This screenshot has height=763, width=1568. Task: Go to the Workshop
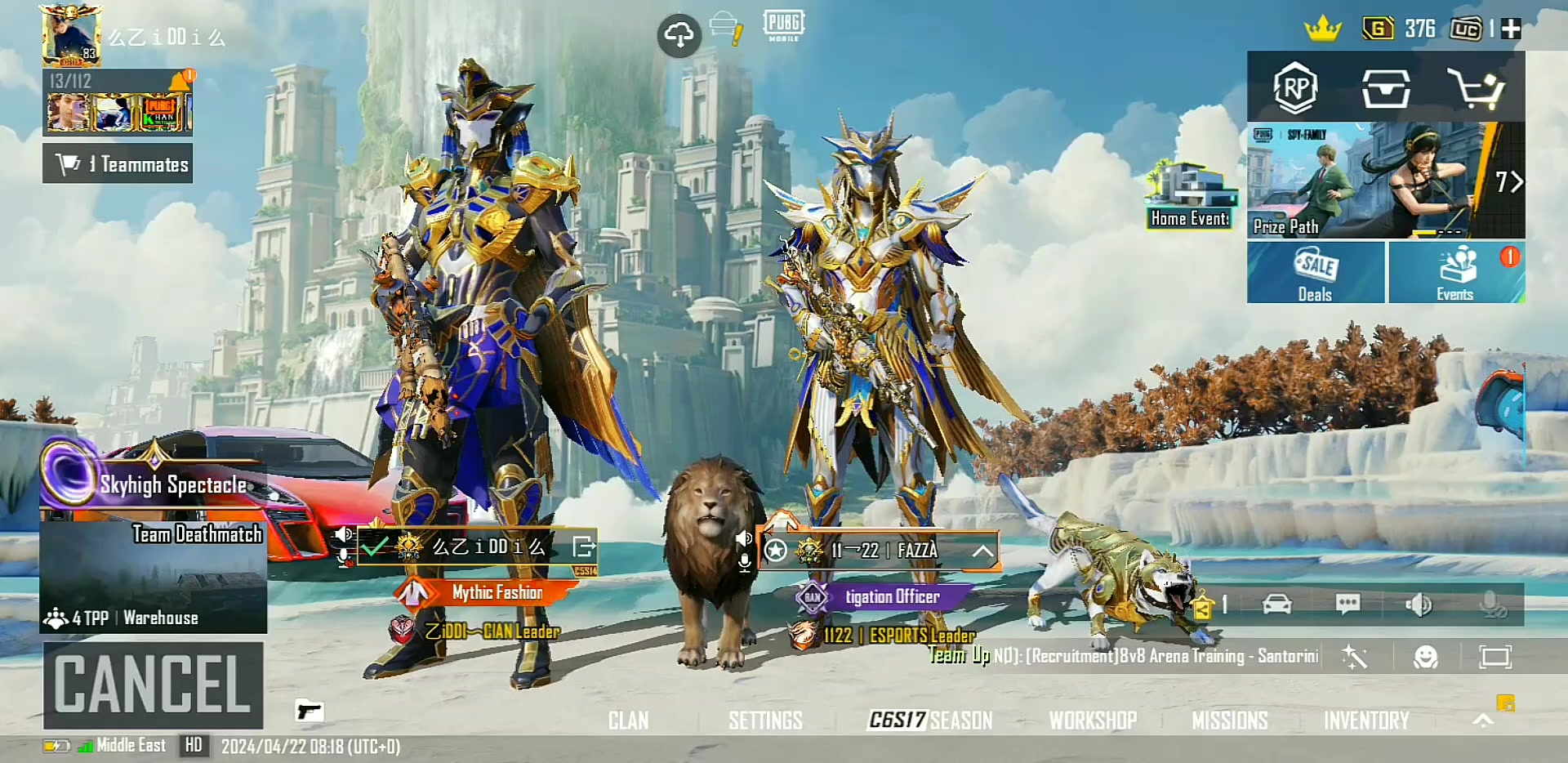pyautogui.click(x=1093, y=721)
